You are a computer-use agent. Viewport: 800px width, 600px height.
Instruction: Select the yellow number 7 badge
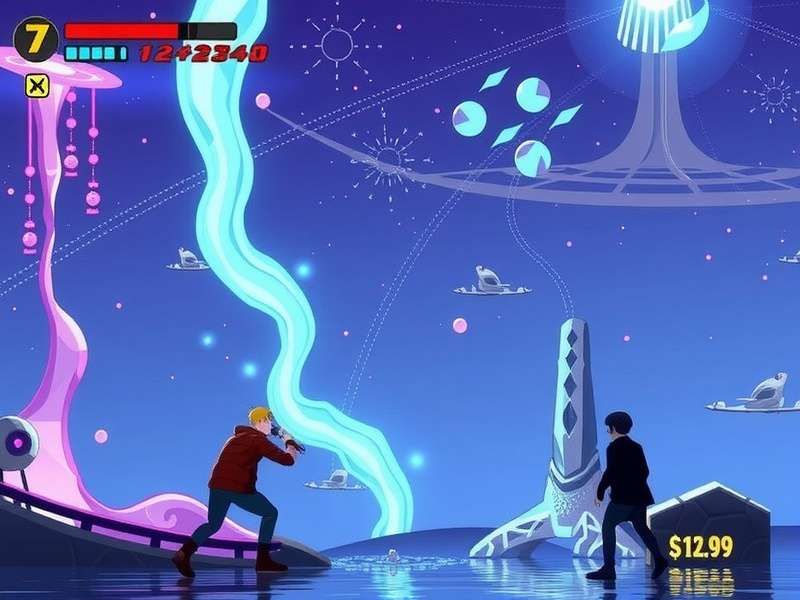point(35,40)
